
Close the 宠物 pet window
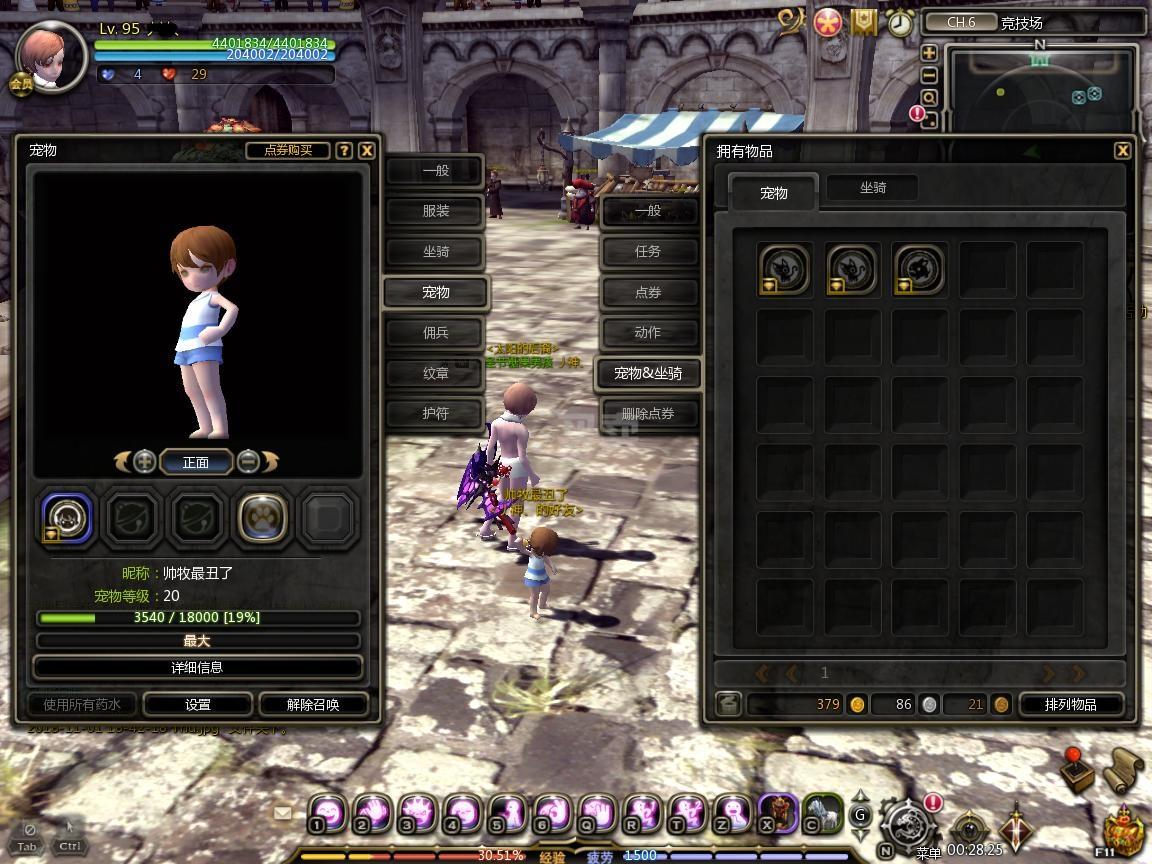[x=367, y=150]
